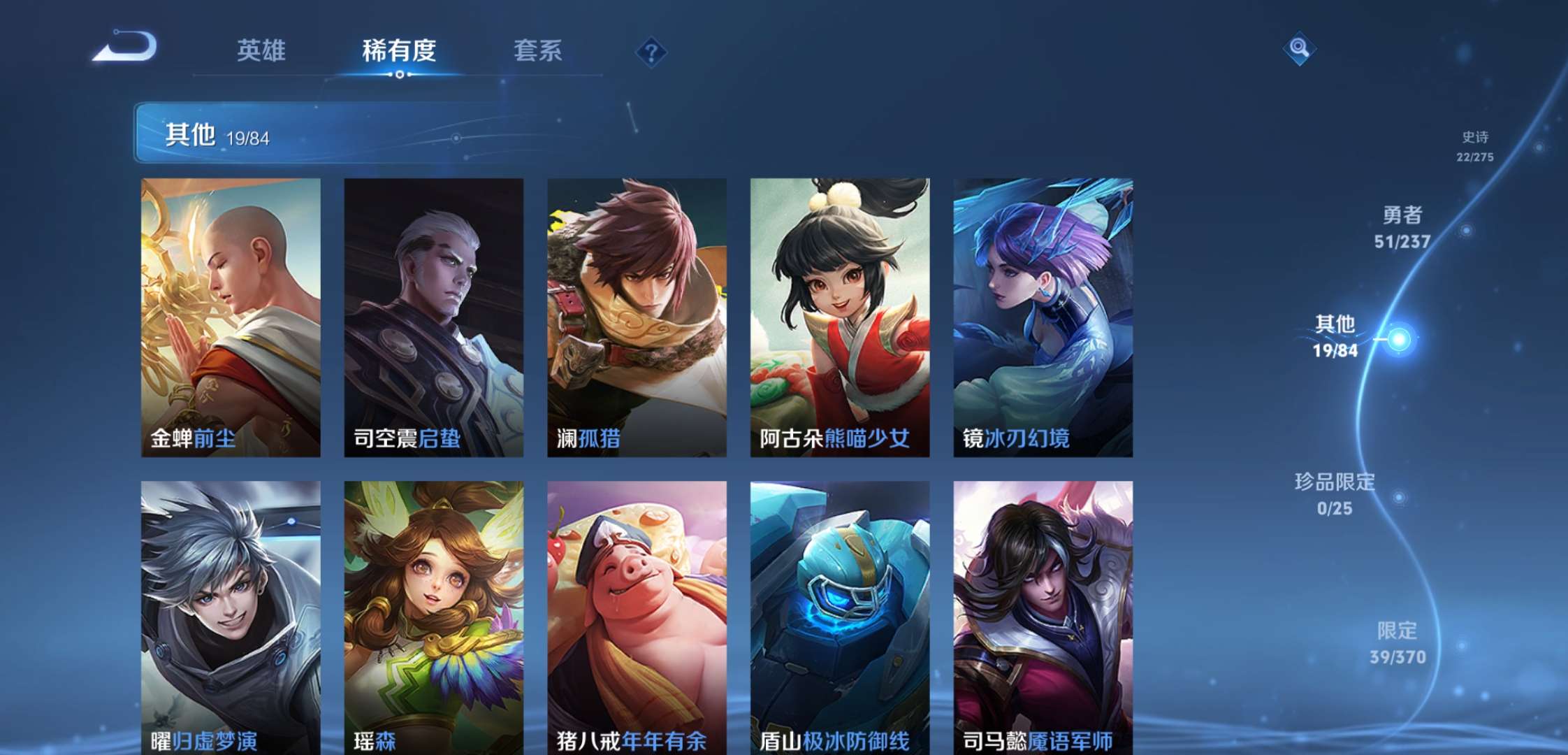
Task: Jump to the 珍品限定 section
Action: 1335,494
